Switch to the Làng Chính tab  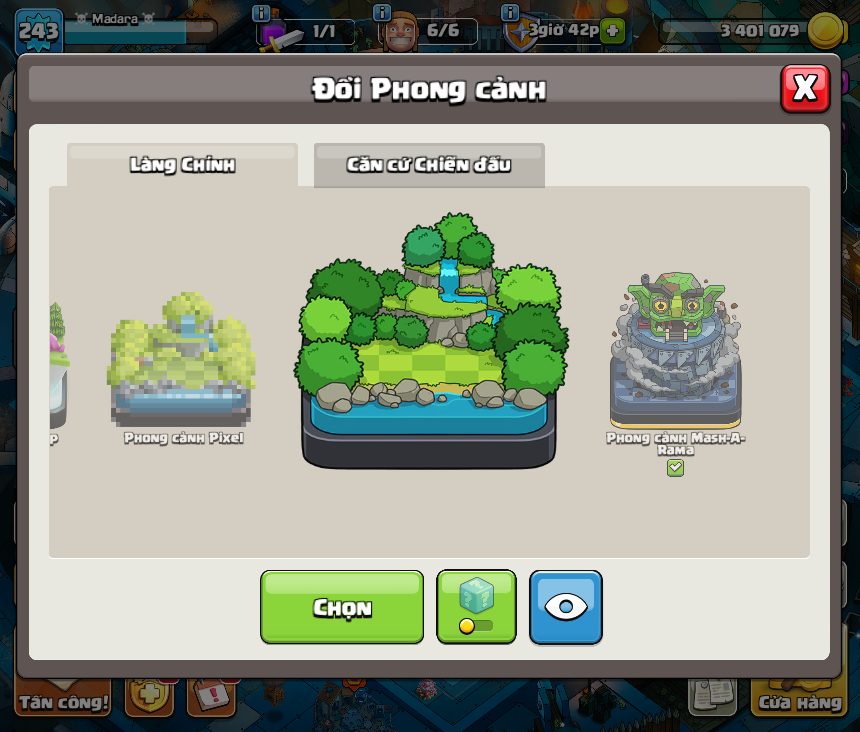point(182,165)
